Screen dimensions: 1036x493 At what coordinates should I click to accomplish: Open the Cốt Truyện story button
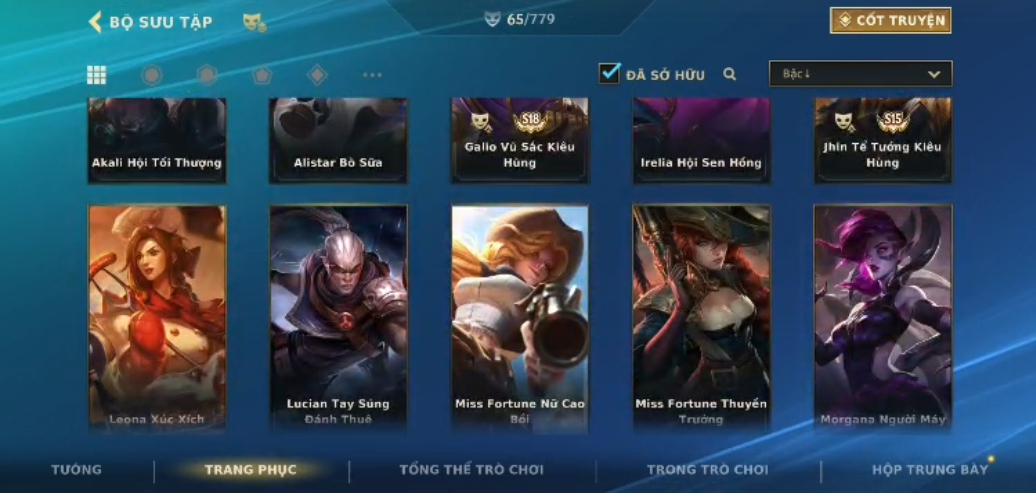(x=890, y=21)
